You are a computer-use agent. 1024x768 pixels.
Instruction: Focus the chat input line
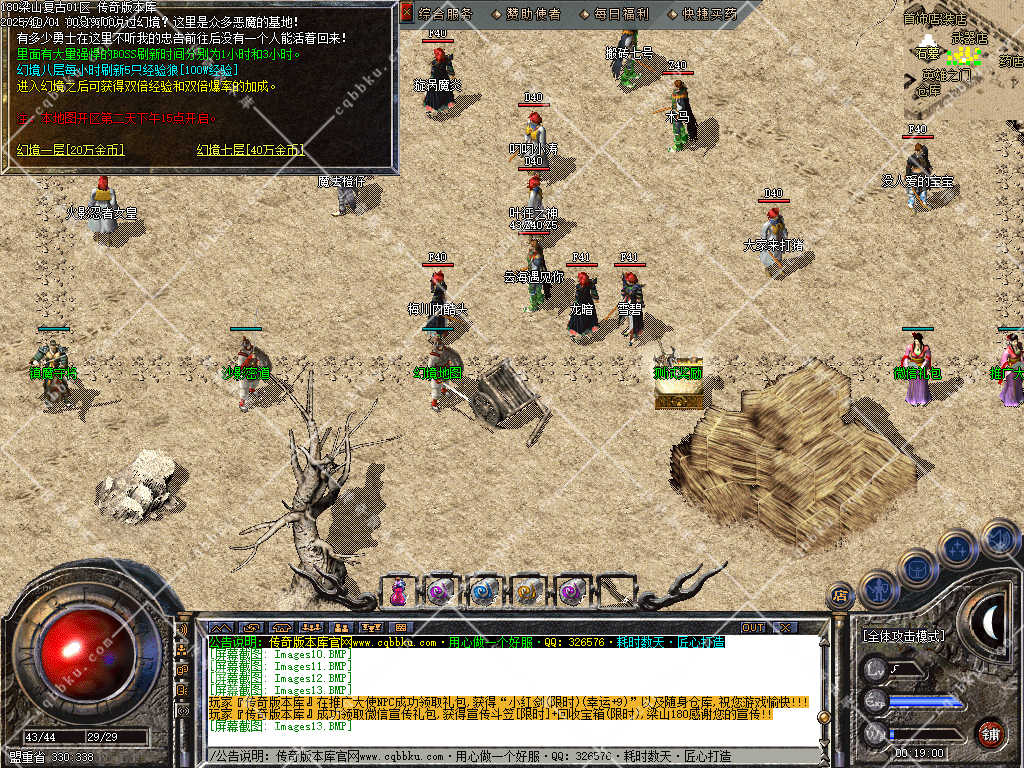pyautogui.click(x=500, y=756)
